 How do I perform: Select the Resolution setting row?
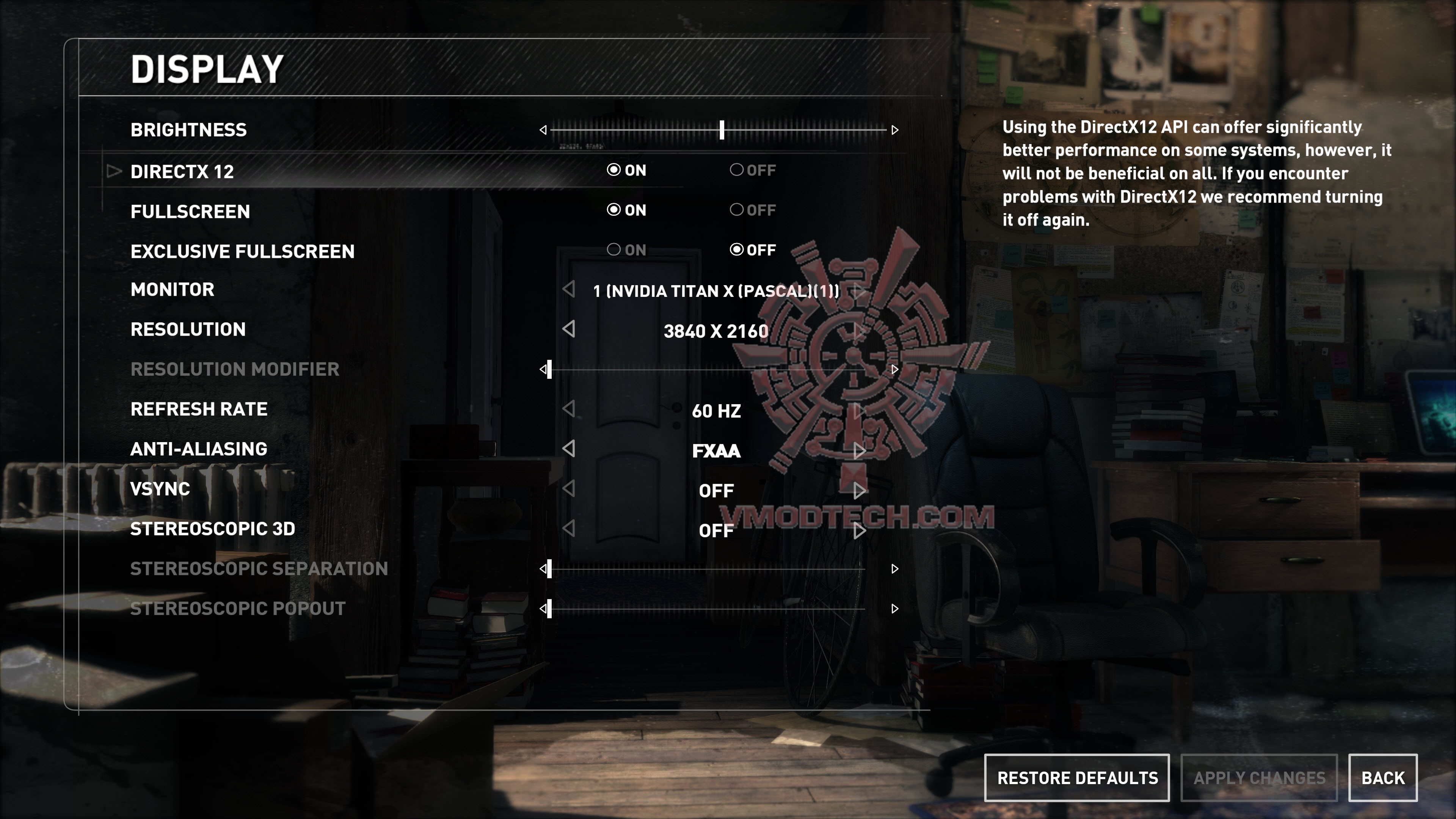[188, 329]
